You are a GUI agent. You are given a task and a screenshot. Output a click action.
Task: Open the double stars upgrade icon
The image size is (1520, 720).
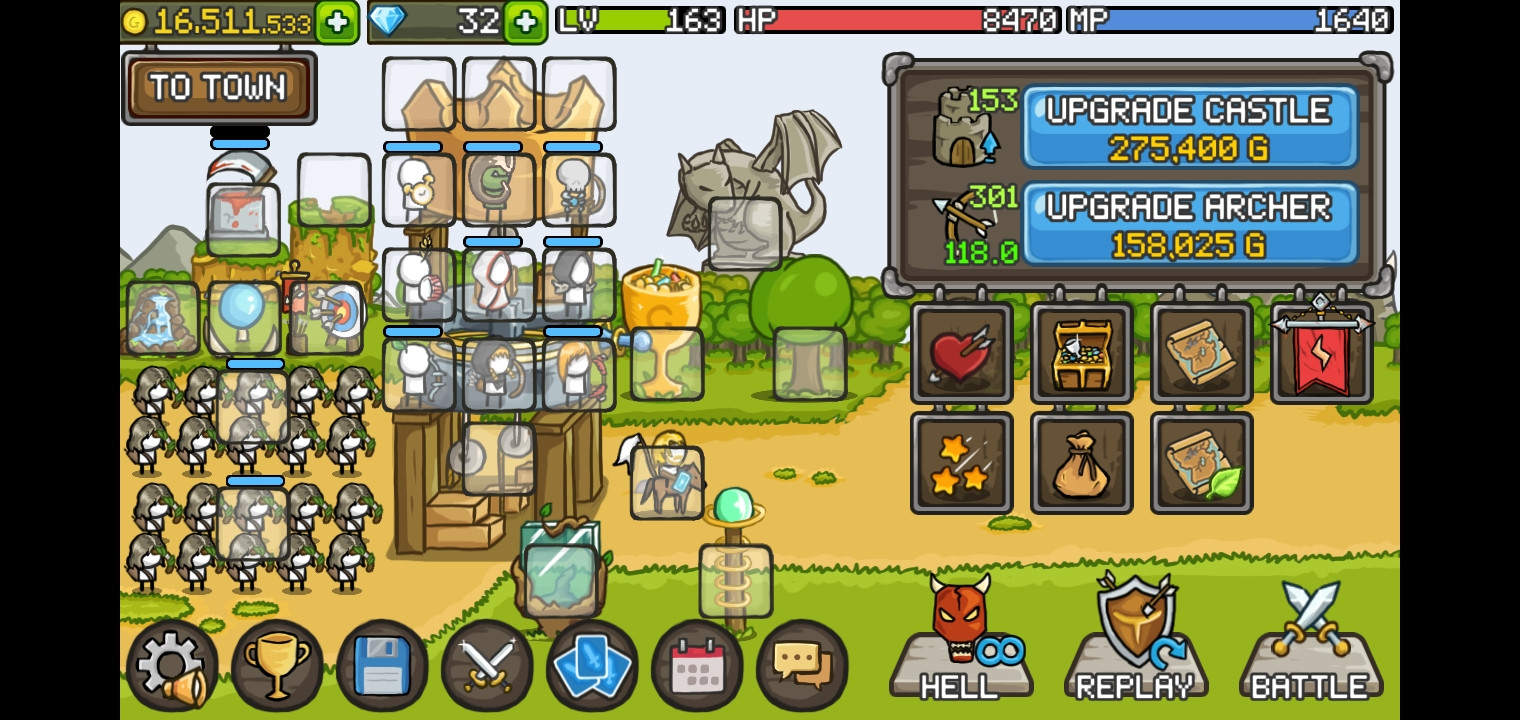click(x=961, y=462)
